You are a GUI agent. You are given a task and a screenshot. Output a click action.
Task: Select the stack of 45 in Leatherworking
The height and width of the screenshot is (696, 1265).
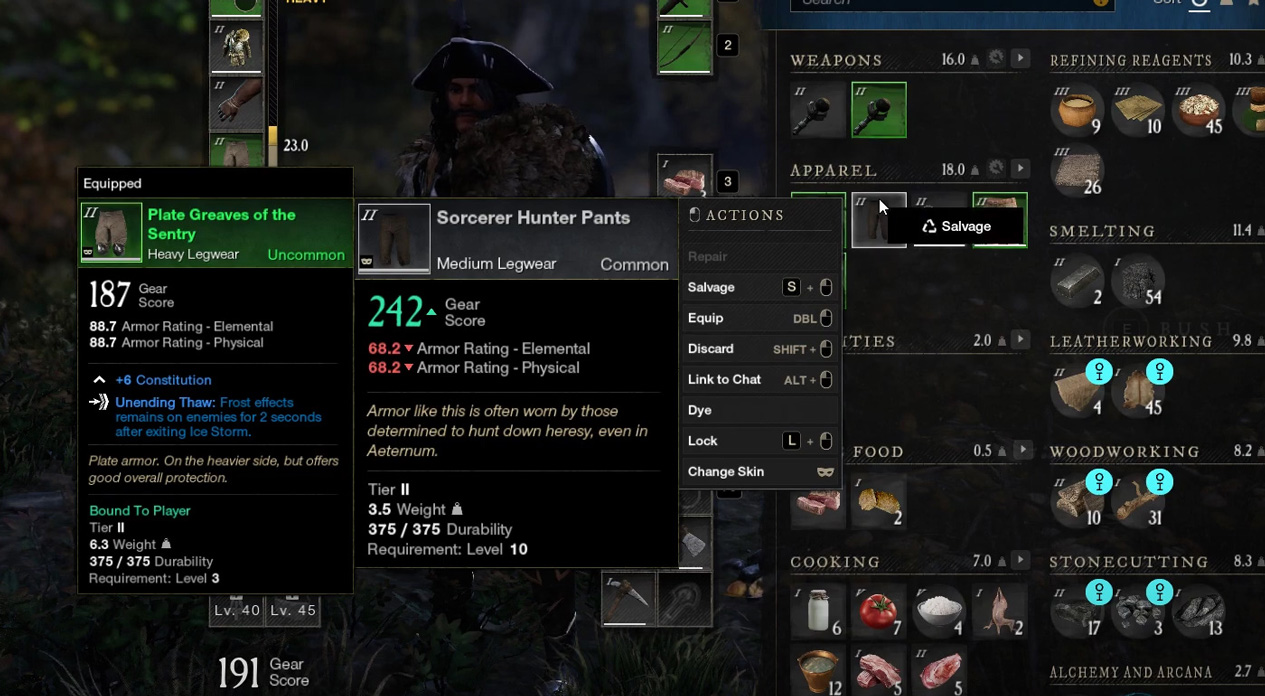(x=1138, y=388)
